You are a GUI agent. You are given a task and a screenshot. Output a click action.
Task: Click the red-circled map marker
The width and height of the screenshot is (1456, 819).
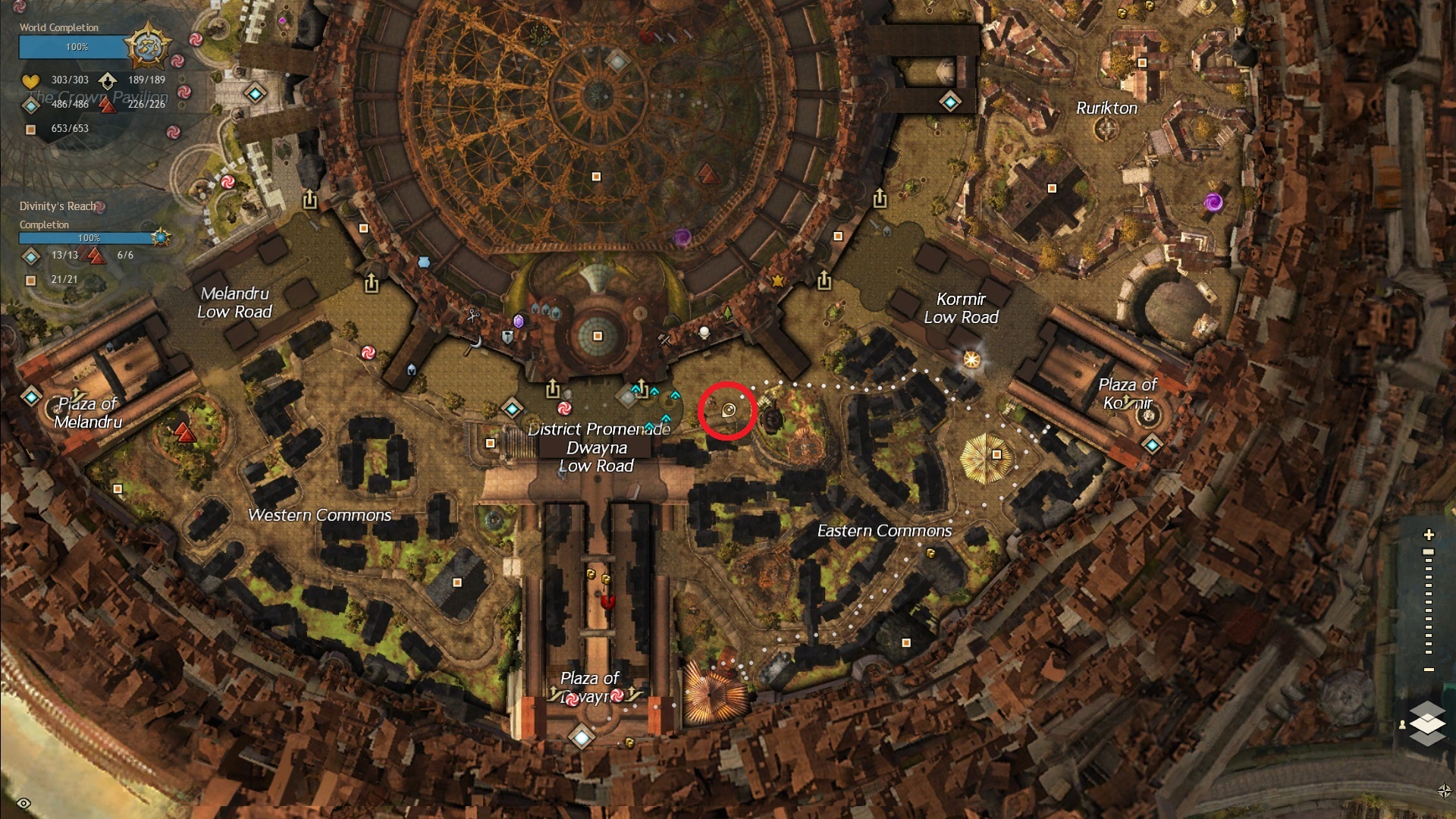point(728,410)
